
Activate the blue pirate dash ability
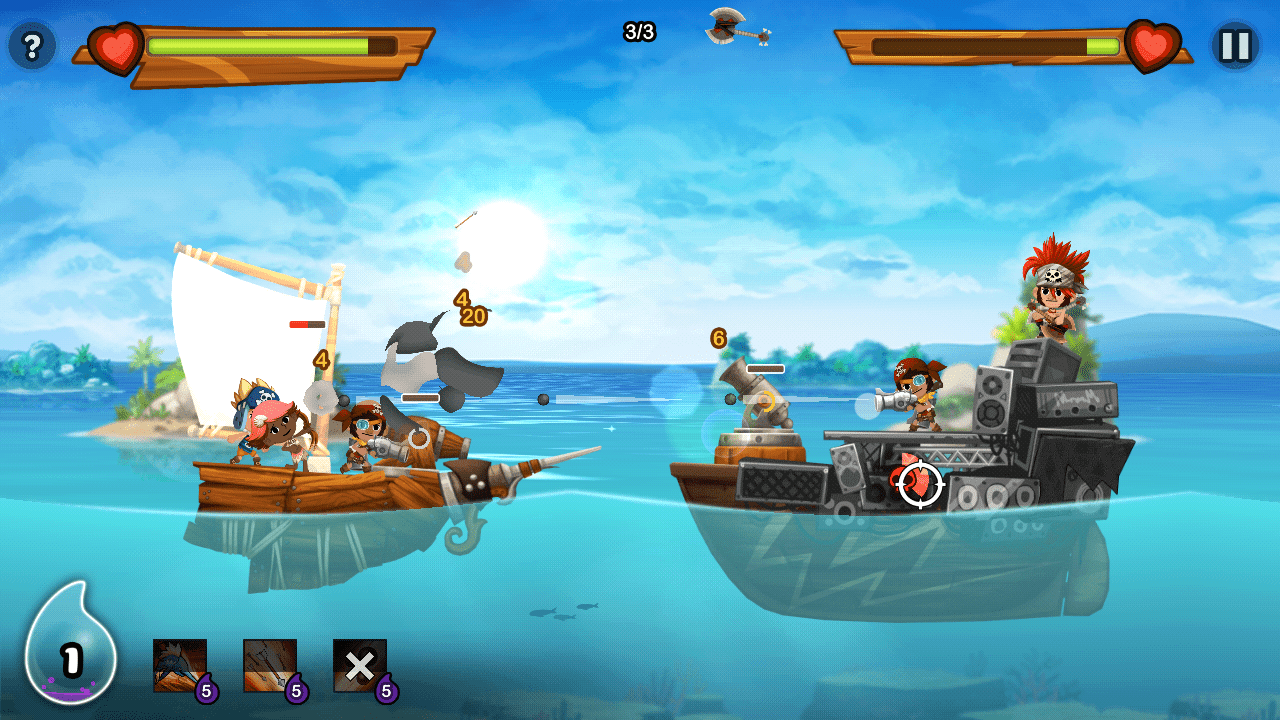pos(180,666)
